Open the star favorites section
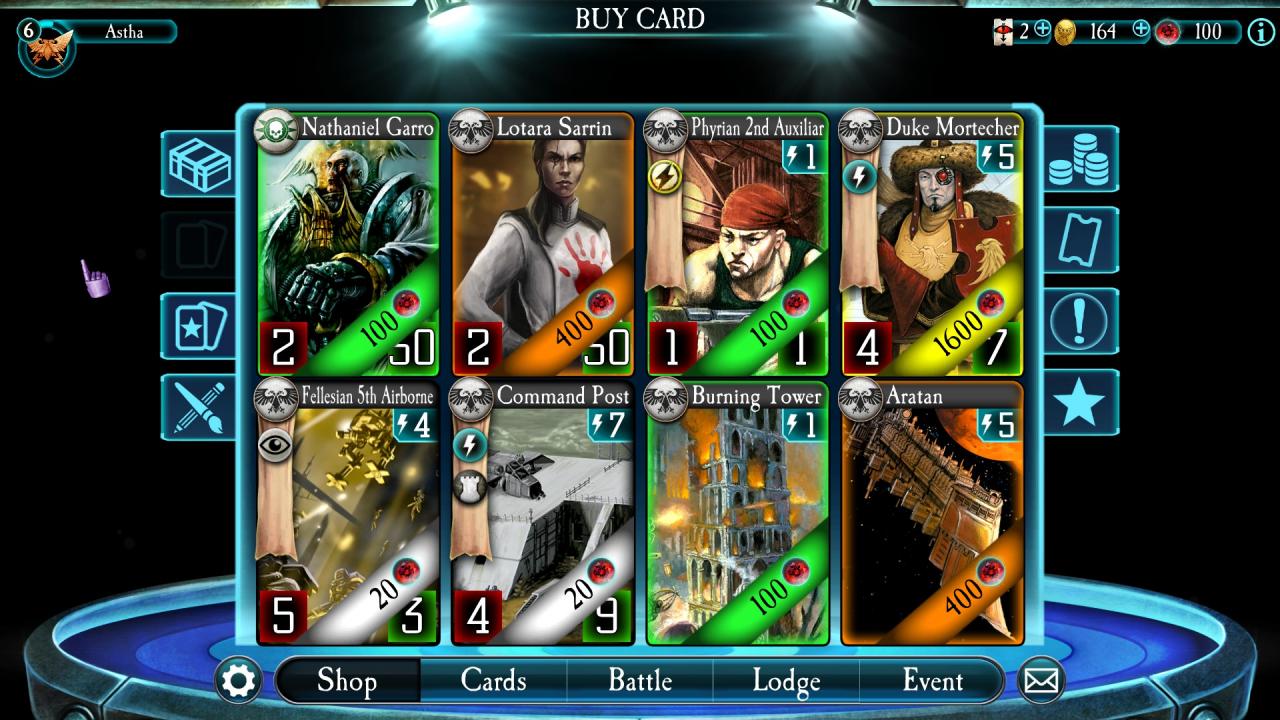 (x=1081, y=402)
